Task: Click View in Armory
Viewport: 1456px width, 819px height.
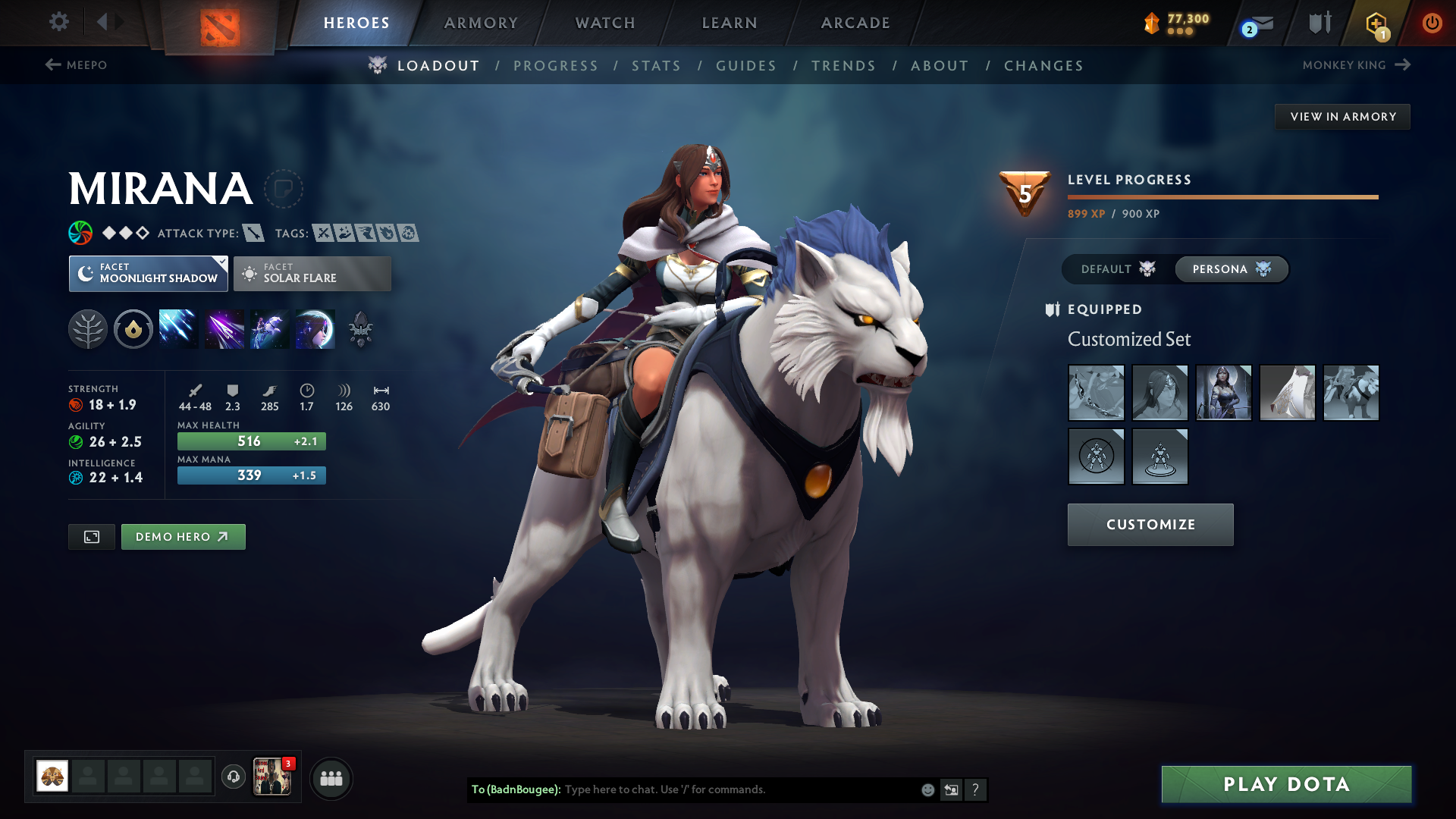Action: (x=1342, y=116)
